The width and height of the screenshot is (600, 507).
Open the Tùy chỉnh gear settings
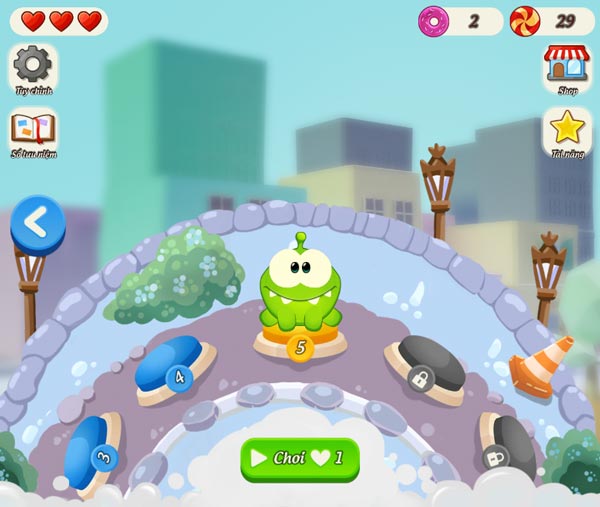33,66
